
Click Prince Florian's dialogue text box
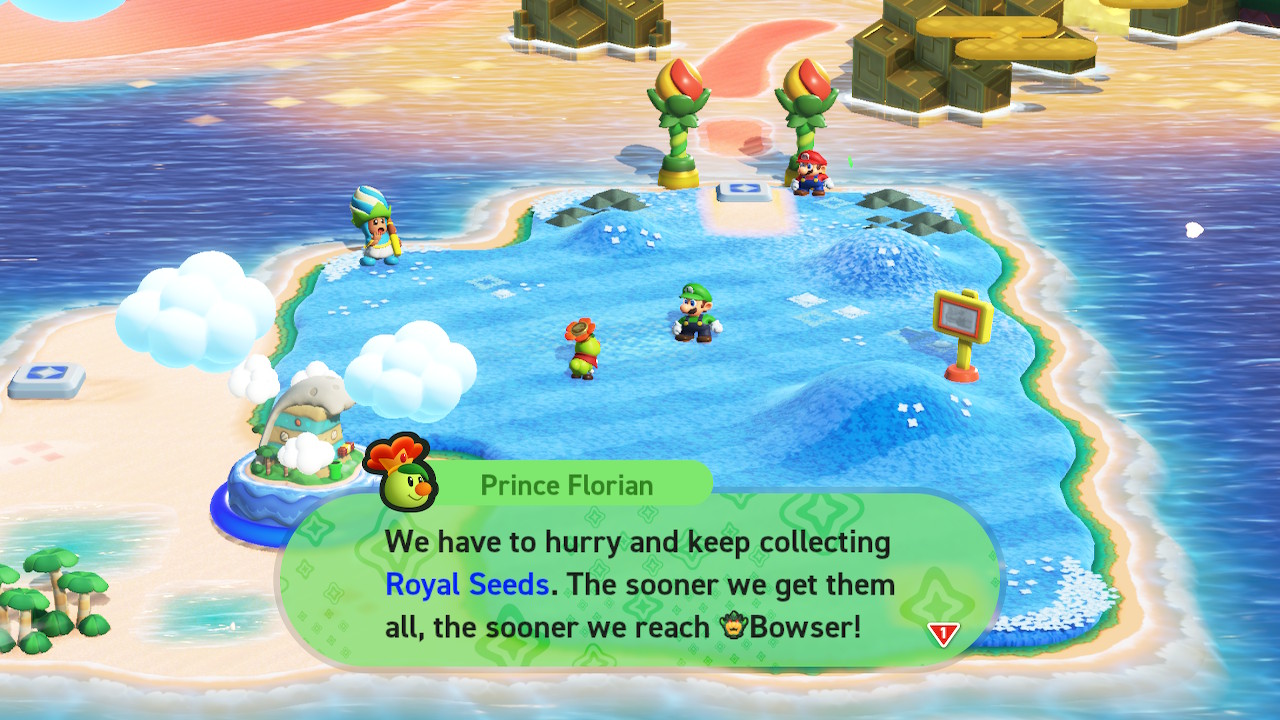[x=640, y=584]
